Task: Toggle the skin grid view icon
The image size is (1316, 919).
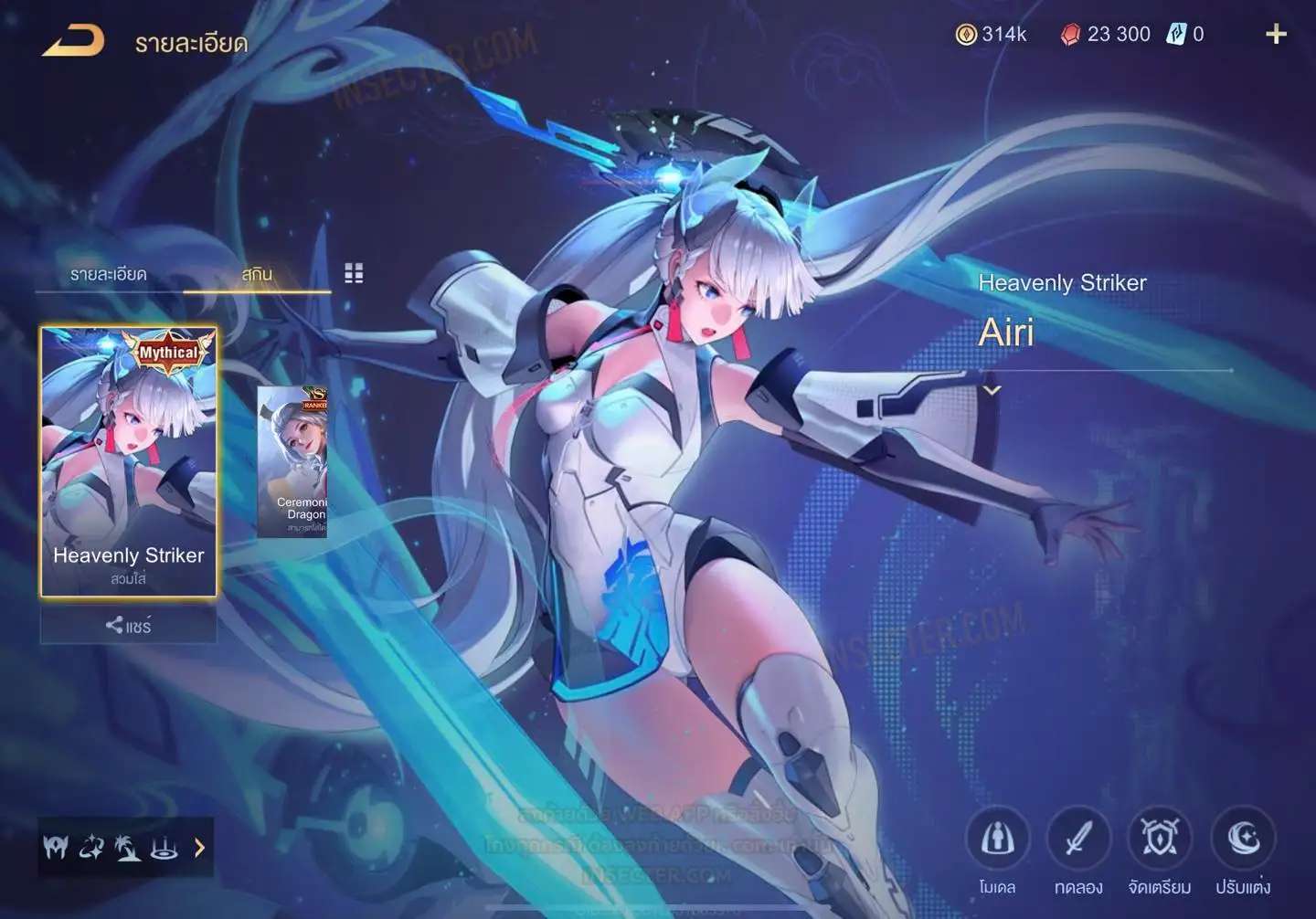Action: click(x=354, y=273)
